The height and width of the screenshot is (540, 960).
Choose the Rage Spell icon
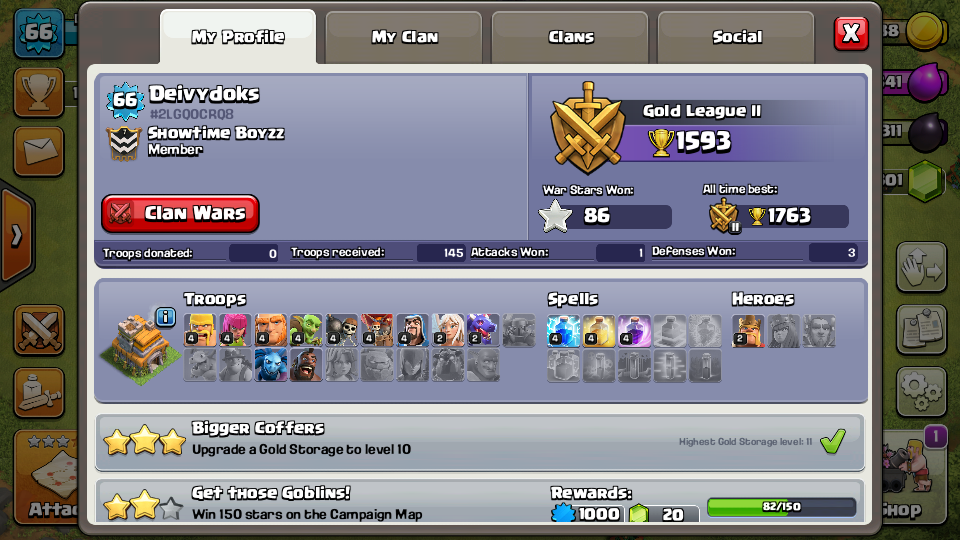coord(634,329)
